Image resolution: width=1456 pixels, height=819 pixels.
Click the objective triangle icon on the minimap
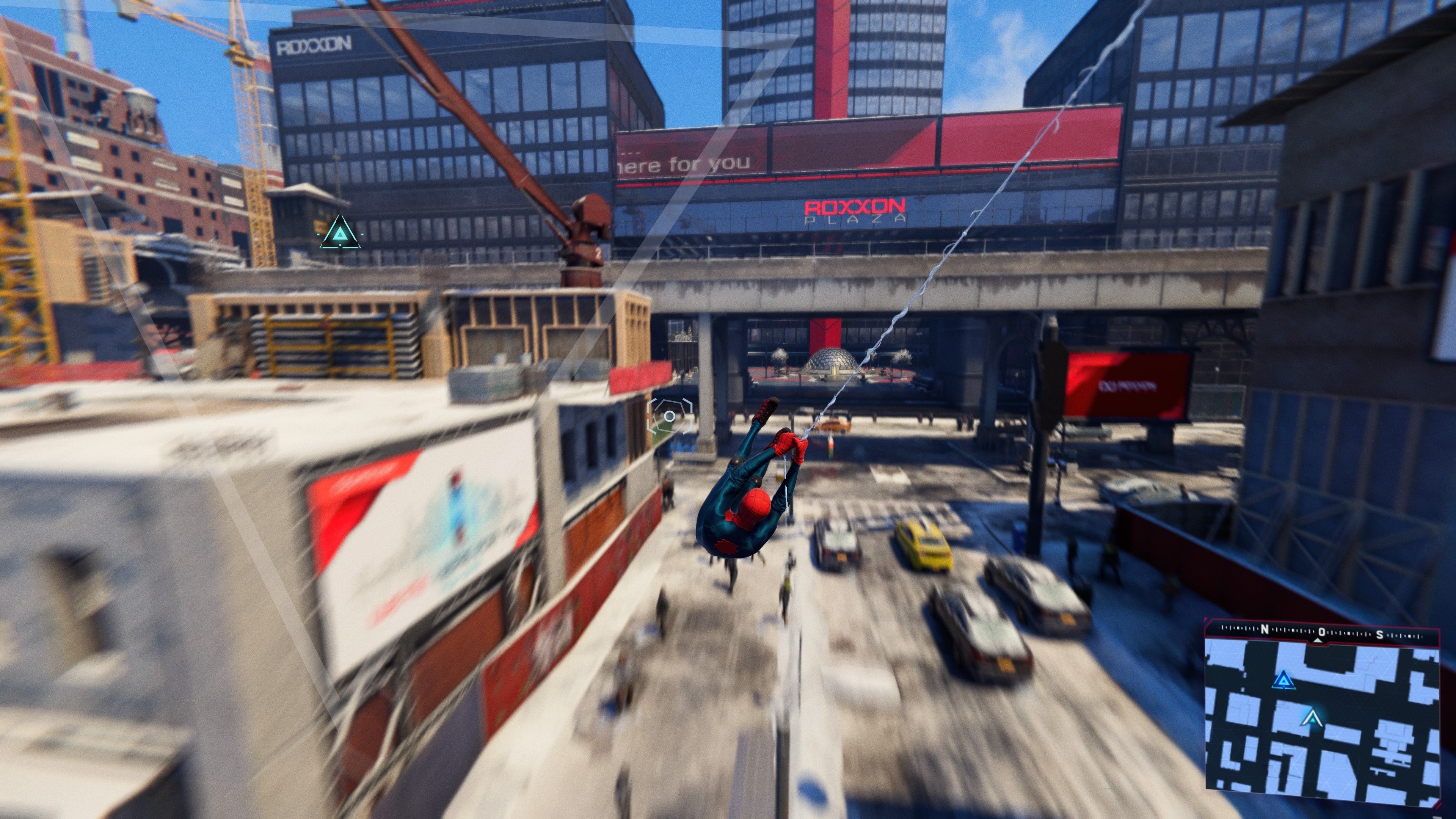(1284, 681)
